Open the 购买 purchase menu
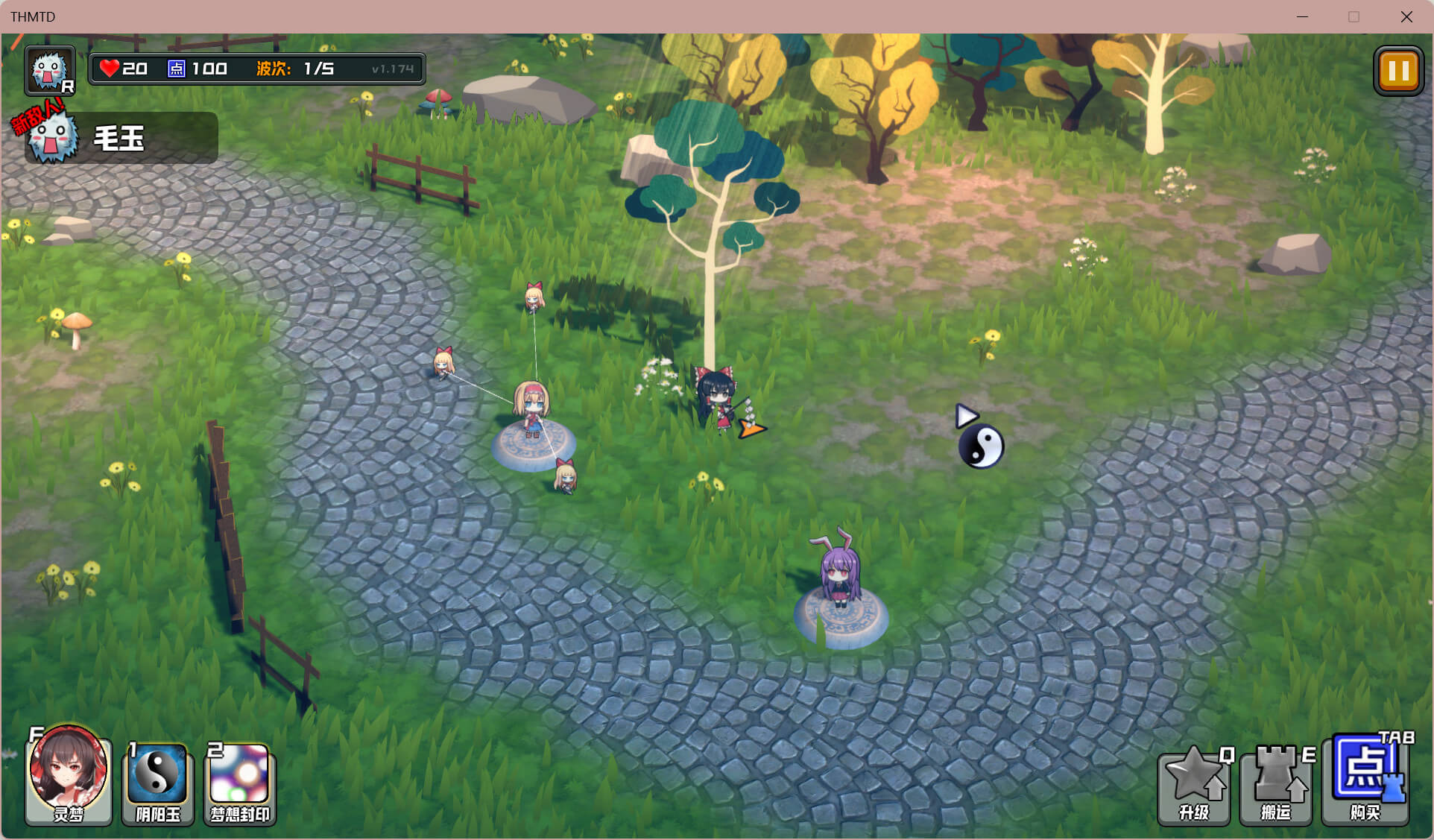 coord(1365,779)
